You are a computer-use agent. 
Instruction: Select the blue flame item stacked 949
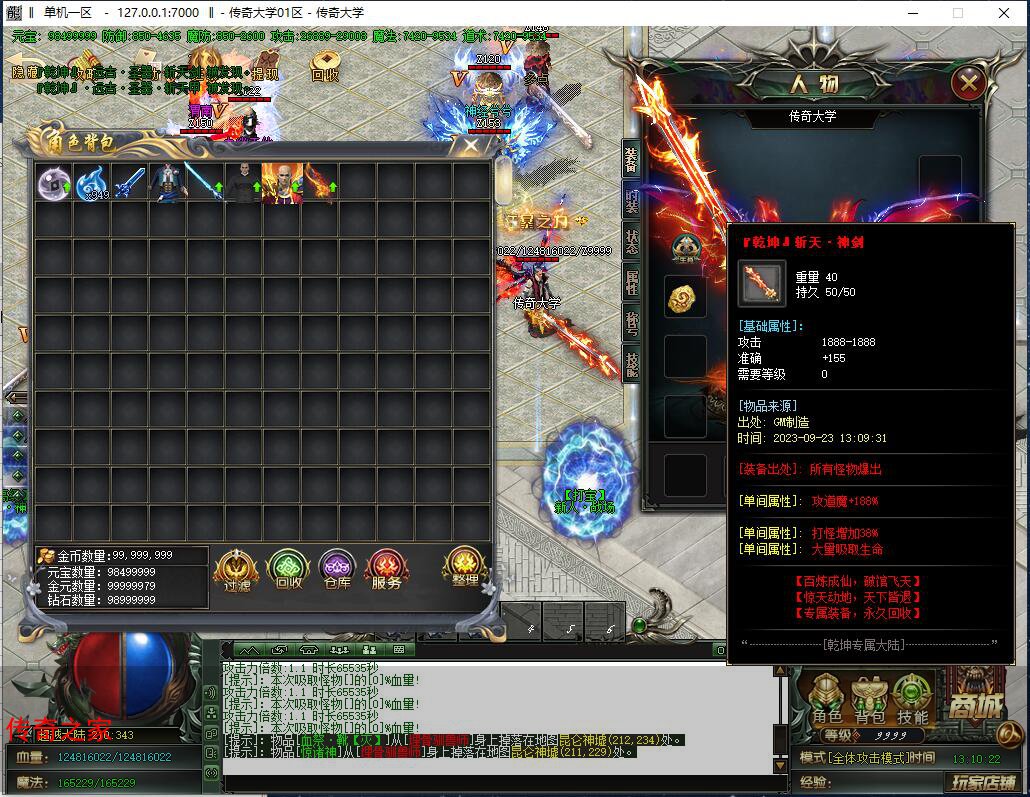[92, 184]
